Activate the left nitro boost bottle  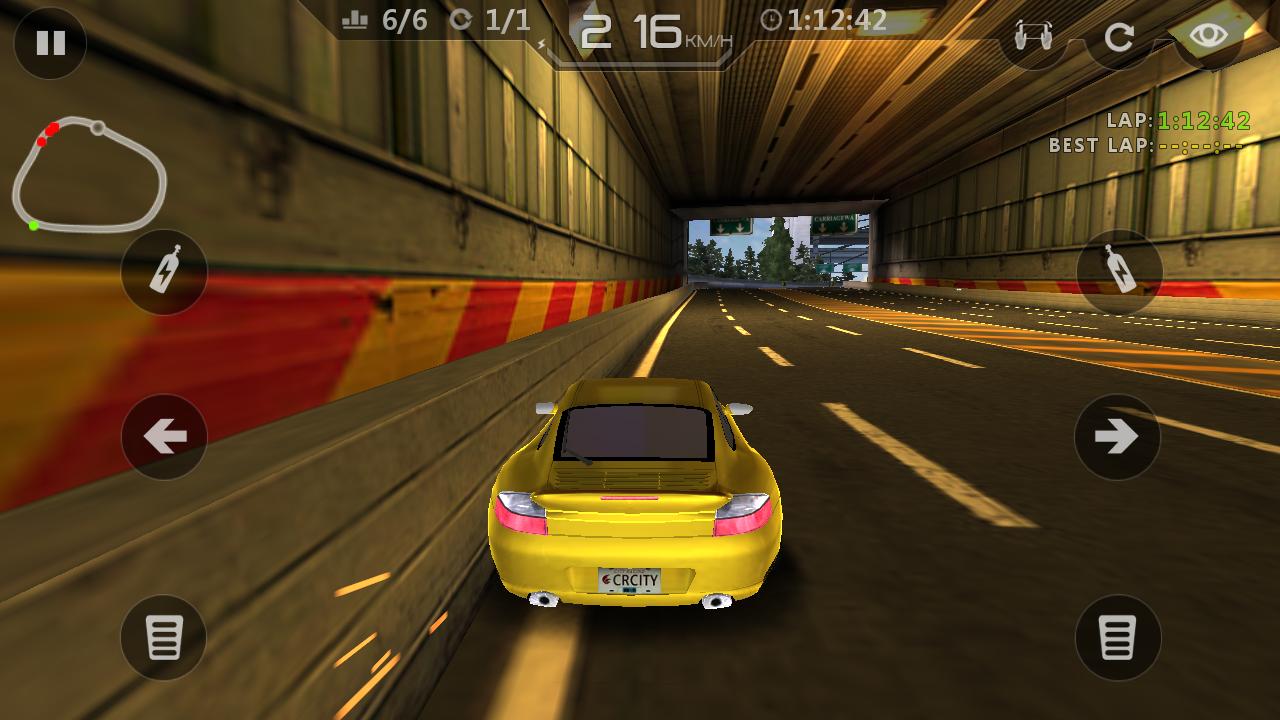[163, 272]
